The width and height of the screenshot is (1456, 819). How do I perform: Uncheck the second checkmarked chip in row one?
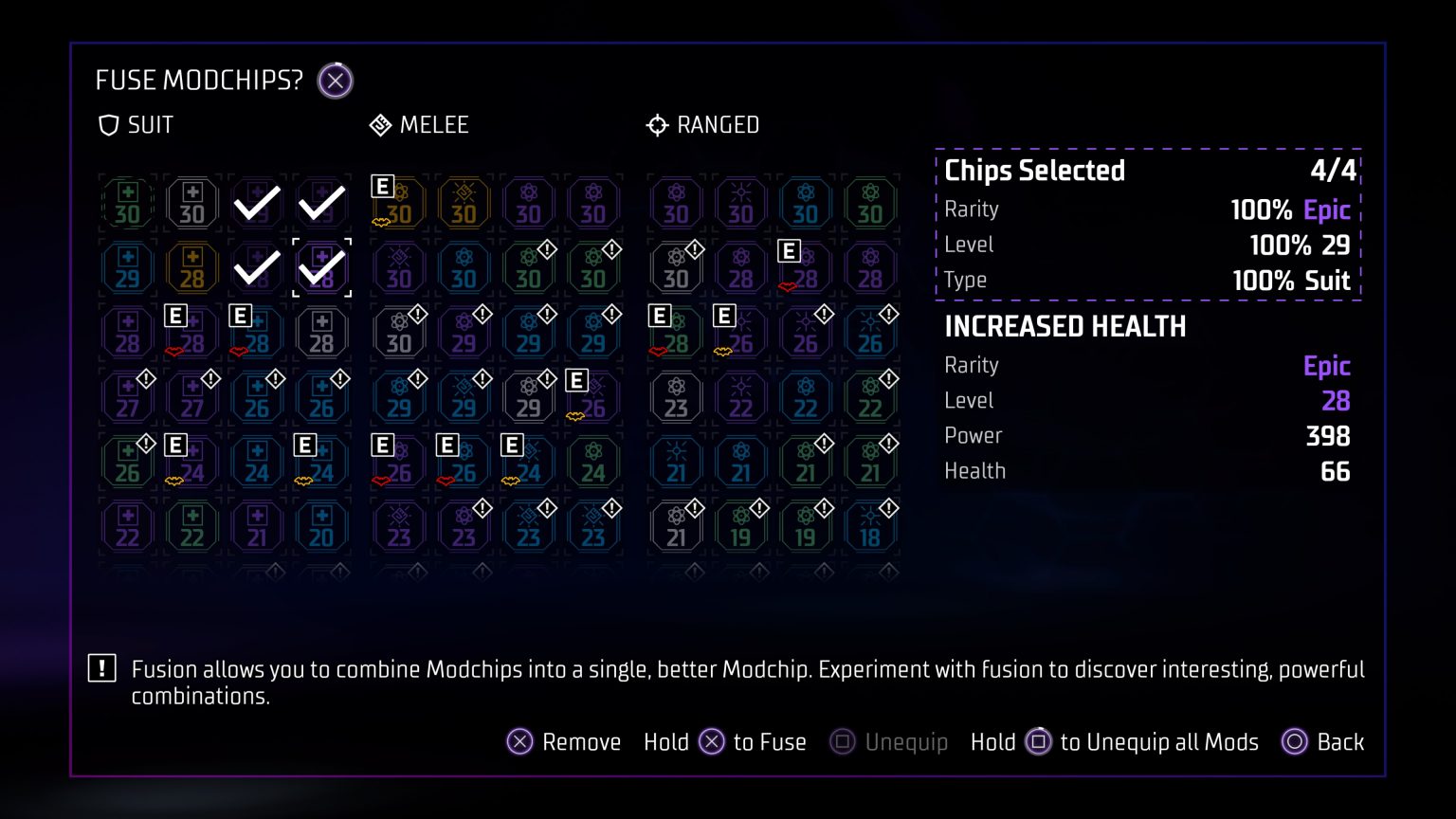click(321, 202)
